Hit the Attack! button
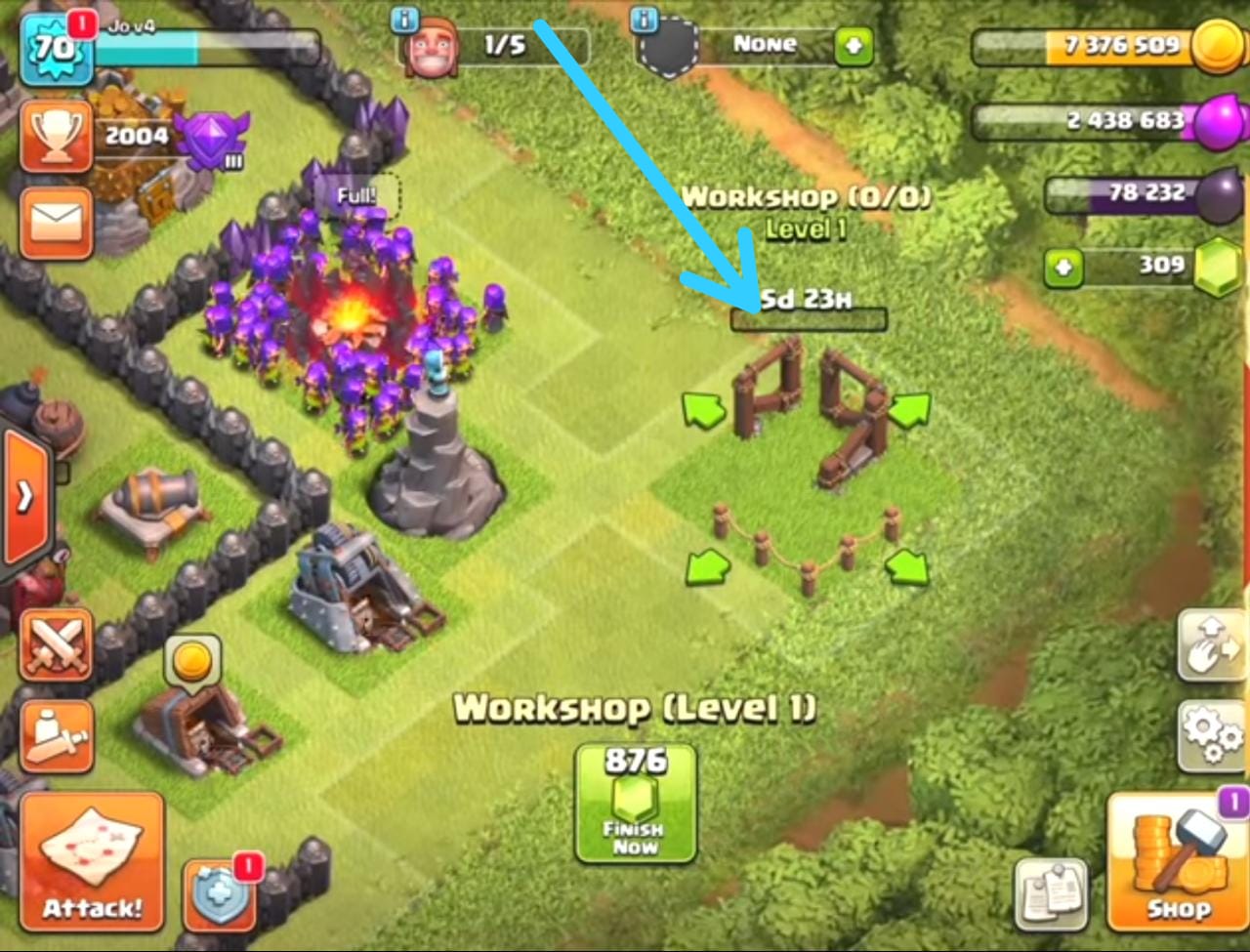Image resolution: width=1250 pixels, height=952 pixels. 92,859
